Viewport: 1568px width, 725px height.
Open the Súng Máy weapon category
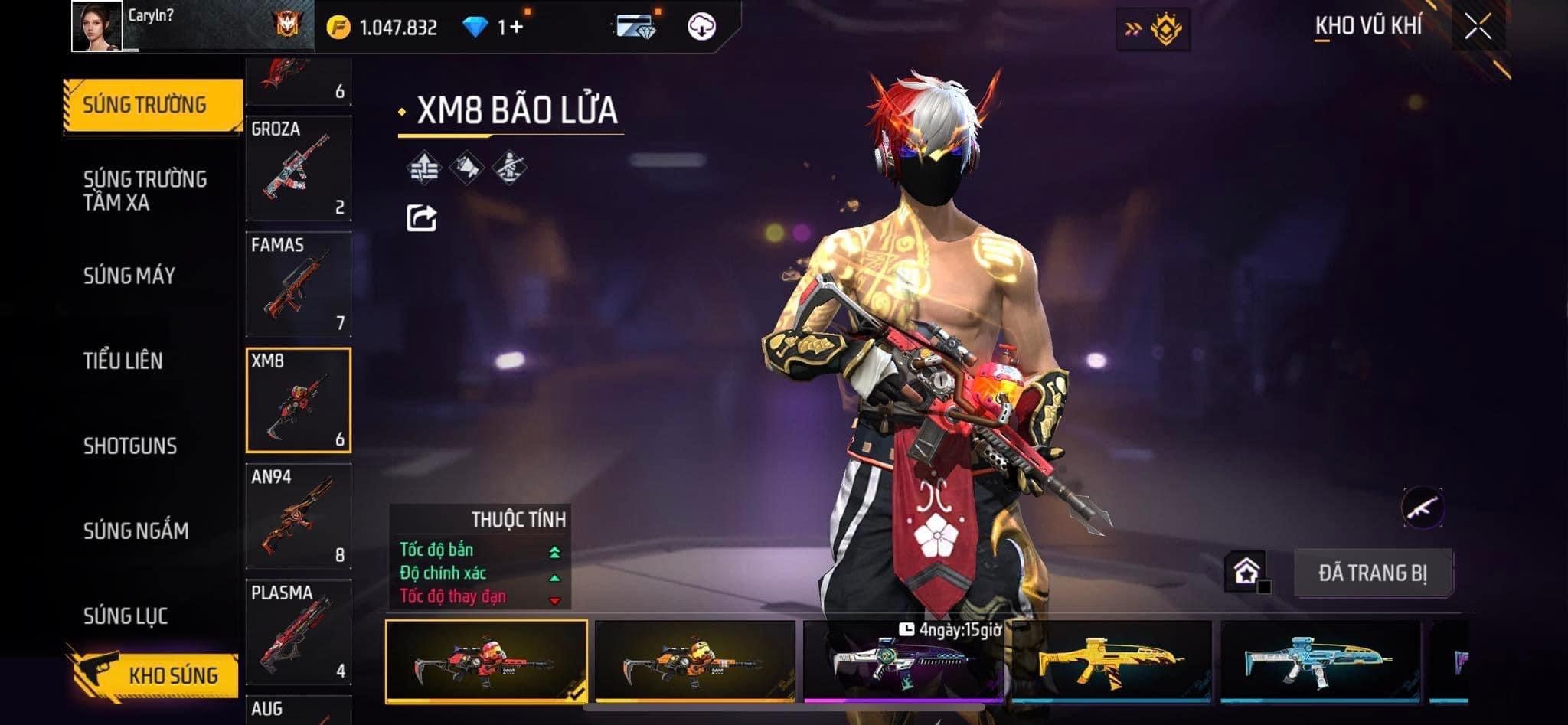(x=129, y=276)
